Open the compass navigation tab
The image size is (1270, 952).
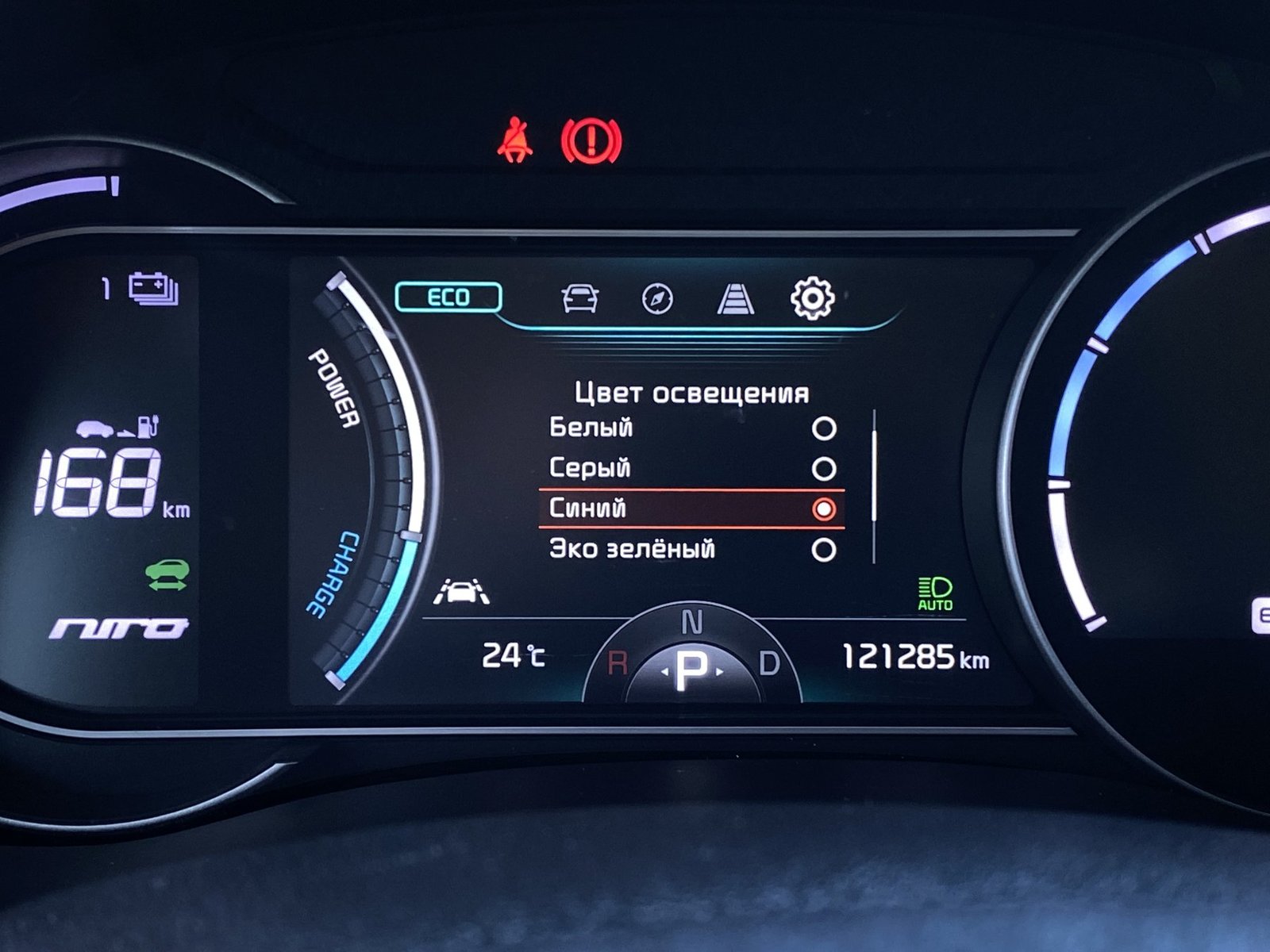pyautogui.click(x=657, y=299)
